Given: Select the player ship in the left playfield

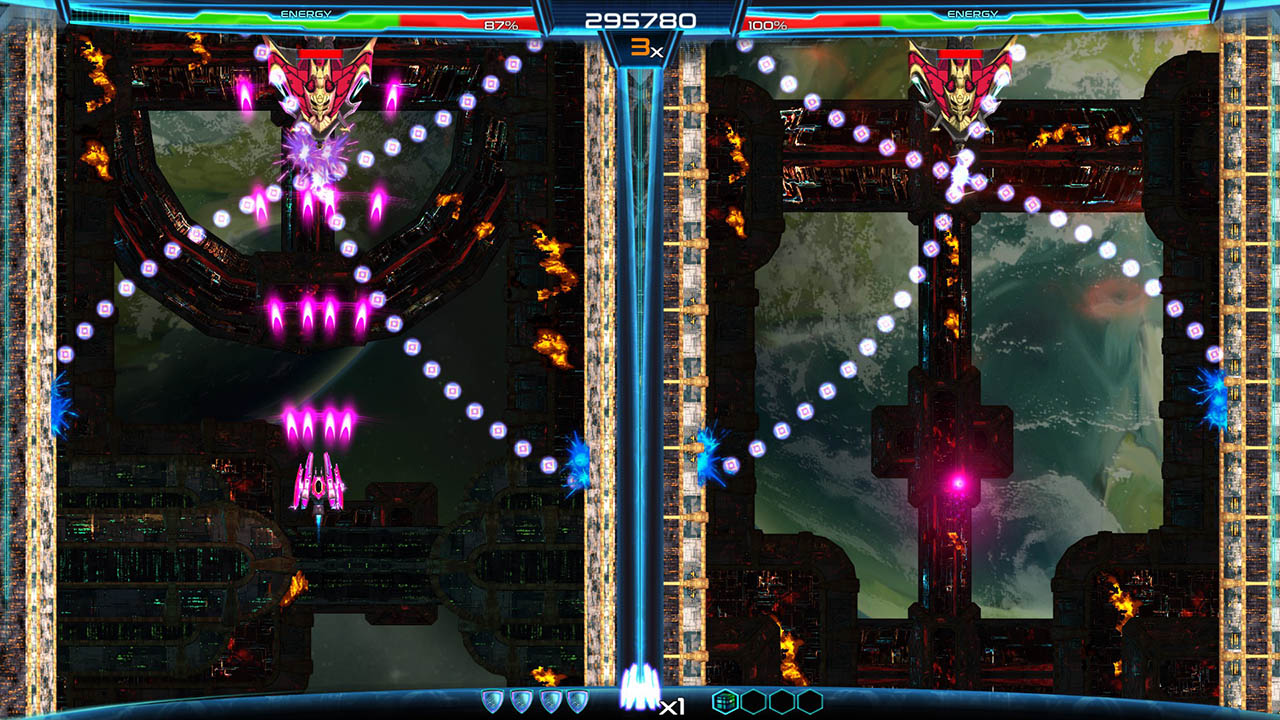Looking at the screenshot, I should (x=318, y=487).
